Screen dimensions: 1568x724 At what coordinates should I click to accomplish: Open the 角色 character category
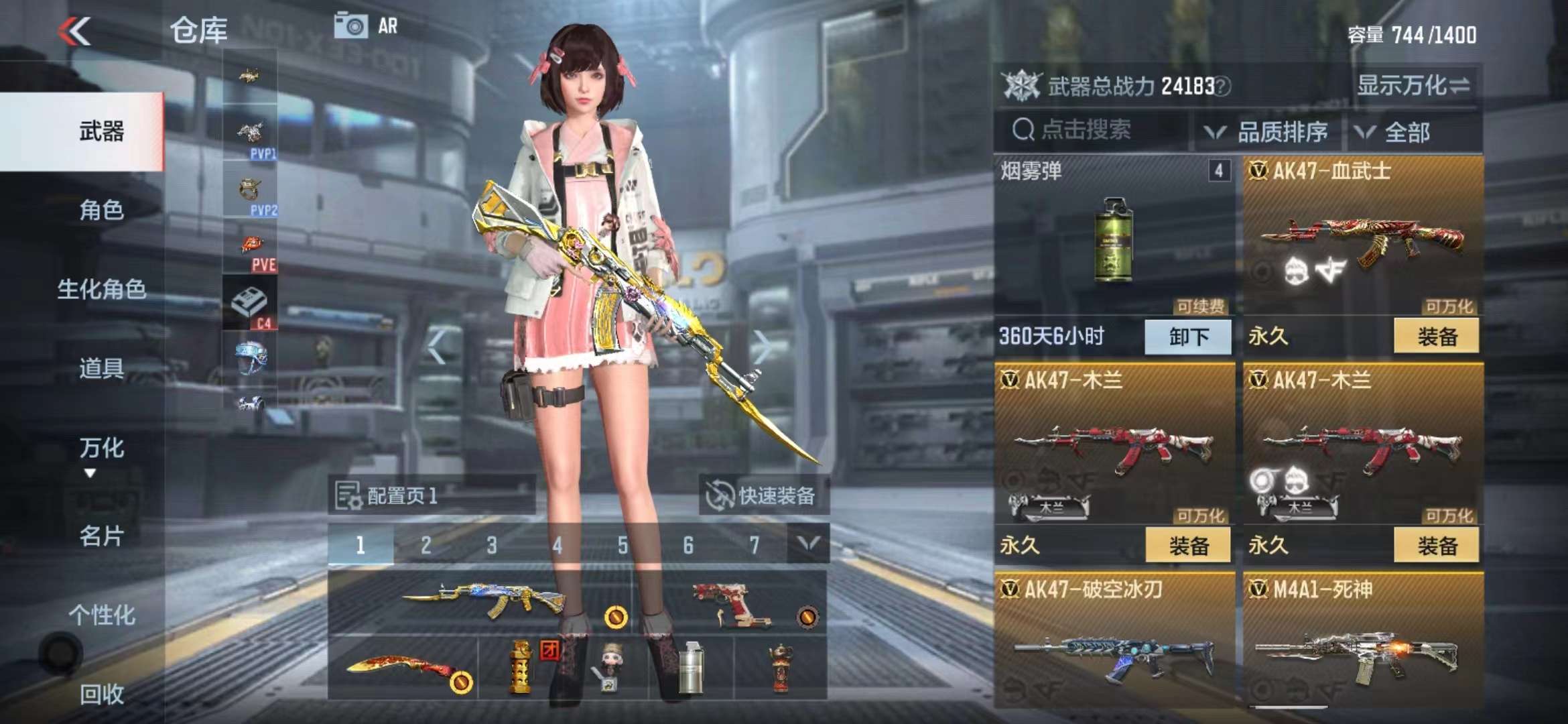coord(101,210)
